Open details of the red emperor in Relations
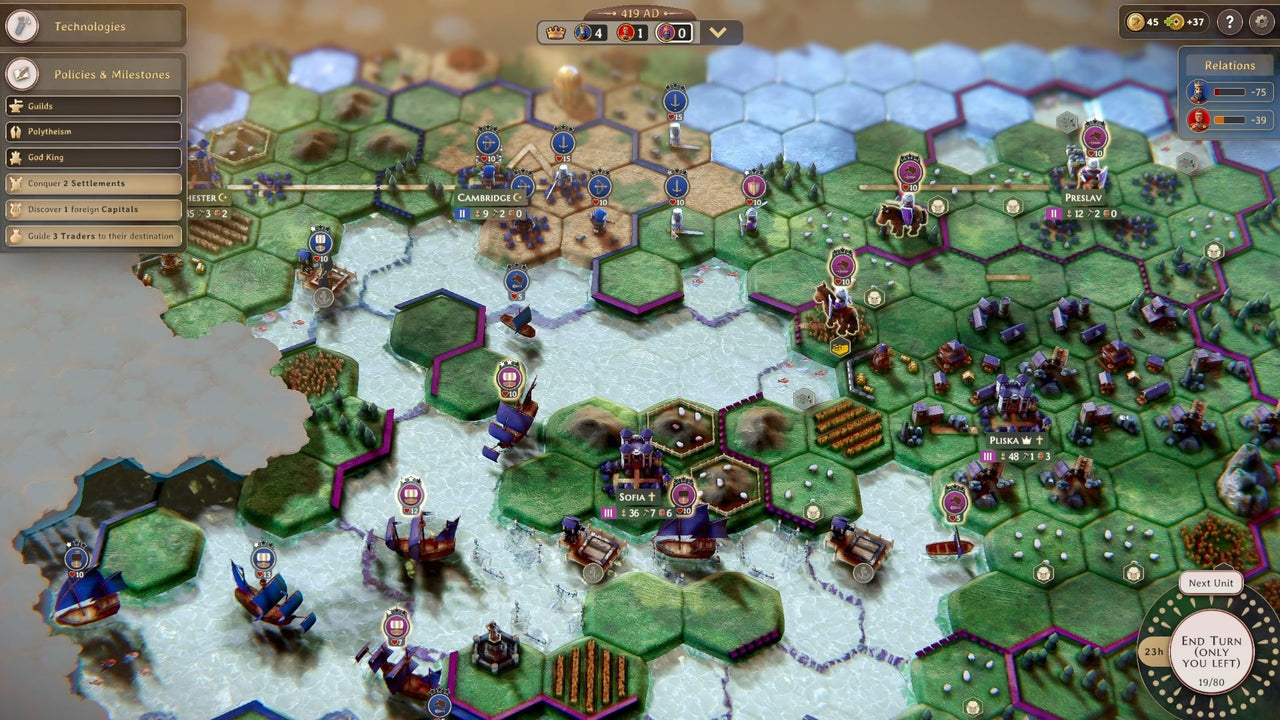 [1197, 118]
